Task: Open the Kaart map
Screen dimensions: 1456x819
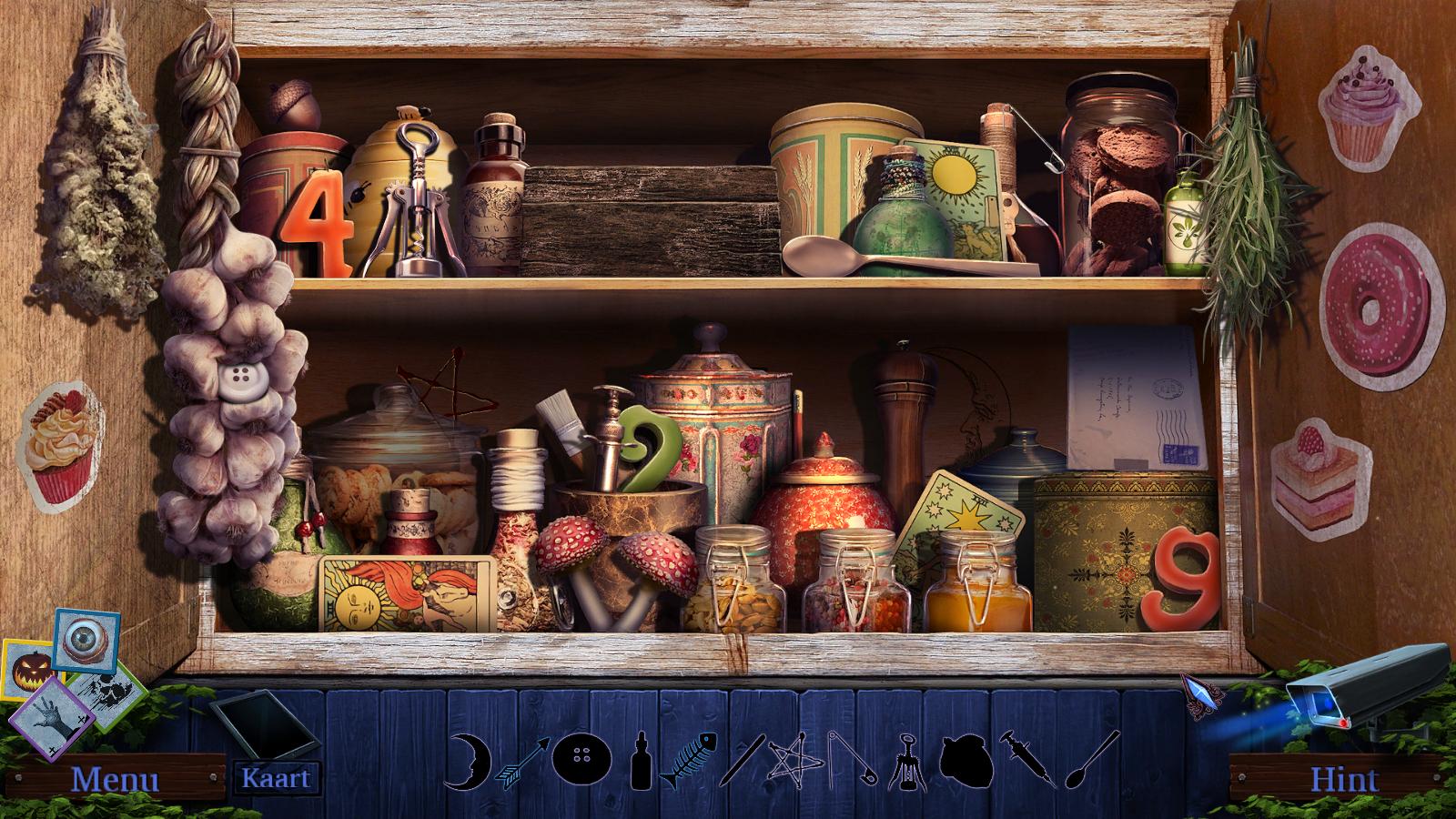Action: (275, 778)
